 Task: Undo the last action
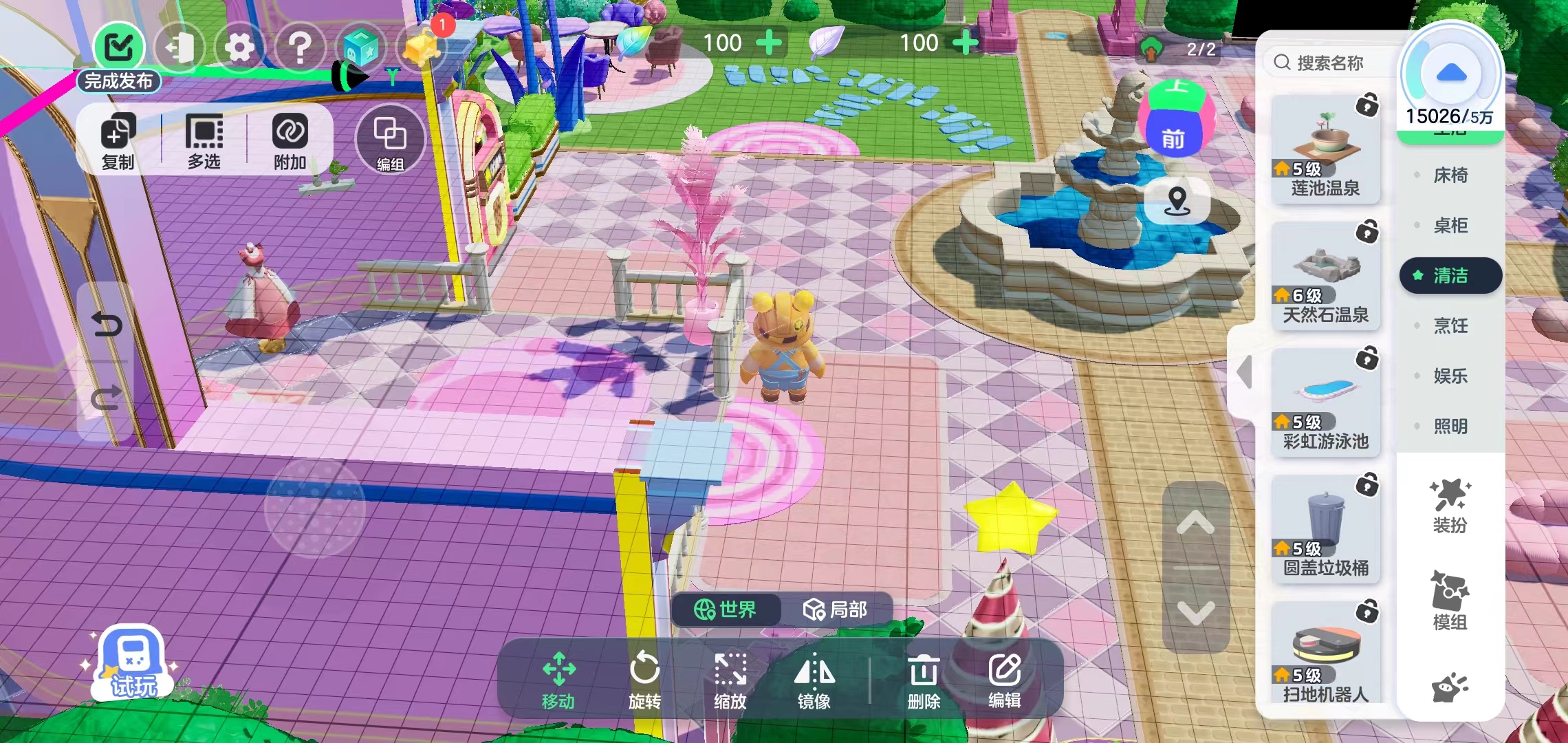pos(106,324)
